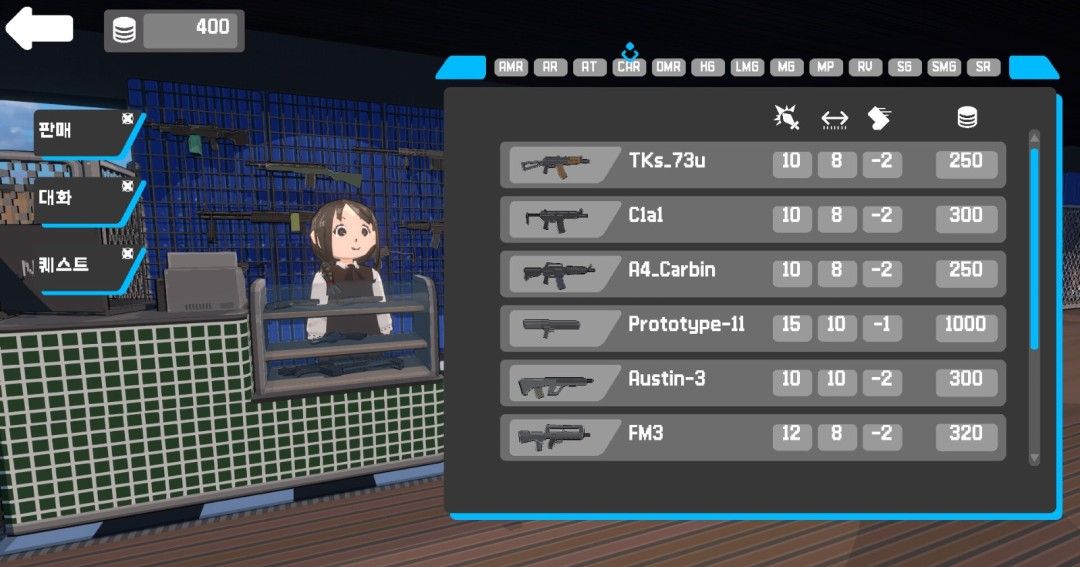Choose the Austin-3 weapon row
This screenshot has height=567, width=1080.
752,382
